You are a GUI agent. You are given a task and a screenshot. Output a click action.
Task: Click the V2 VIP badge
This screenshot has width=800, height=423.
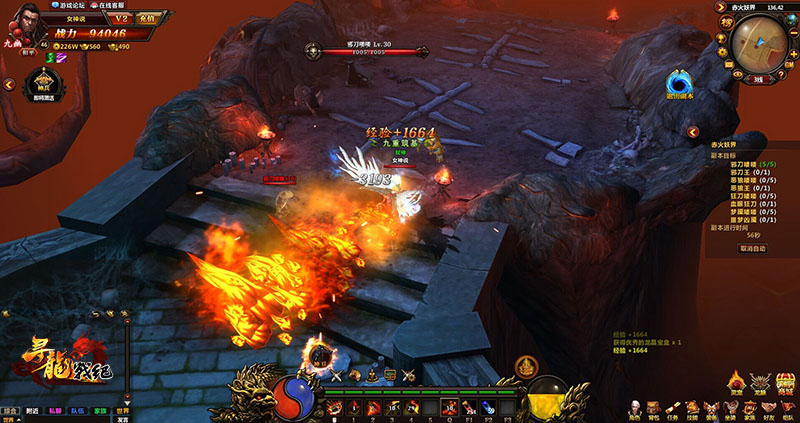119,18
